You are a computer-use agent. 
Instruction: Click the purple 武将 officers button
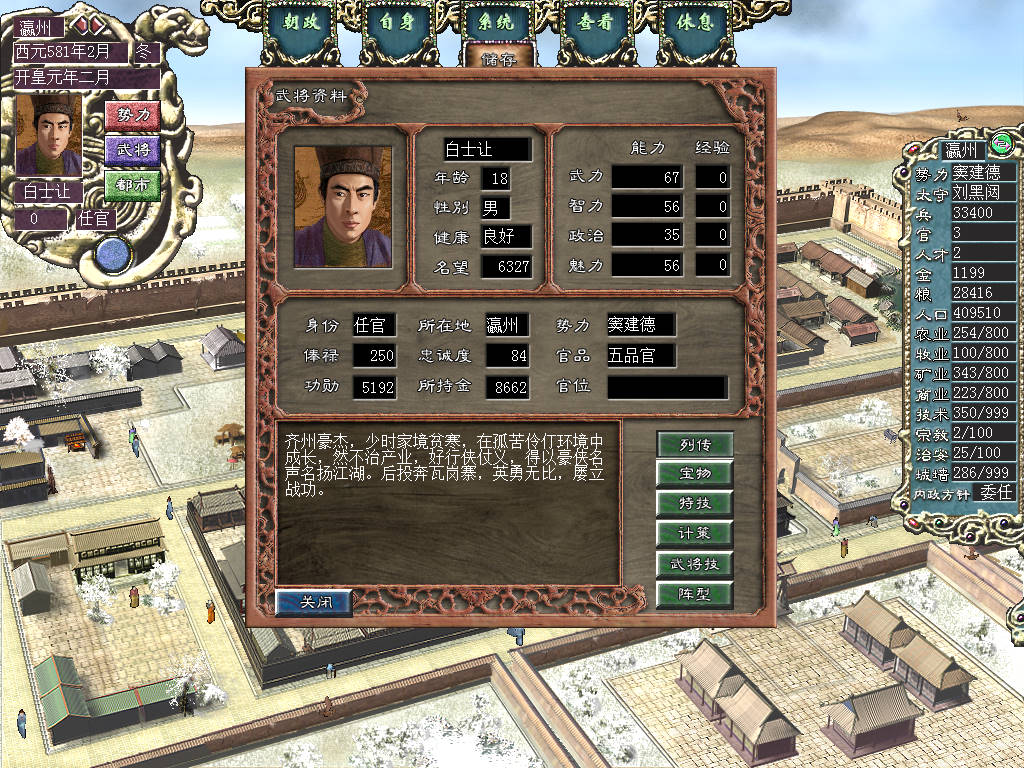click(x=132, y=150)
